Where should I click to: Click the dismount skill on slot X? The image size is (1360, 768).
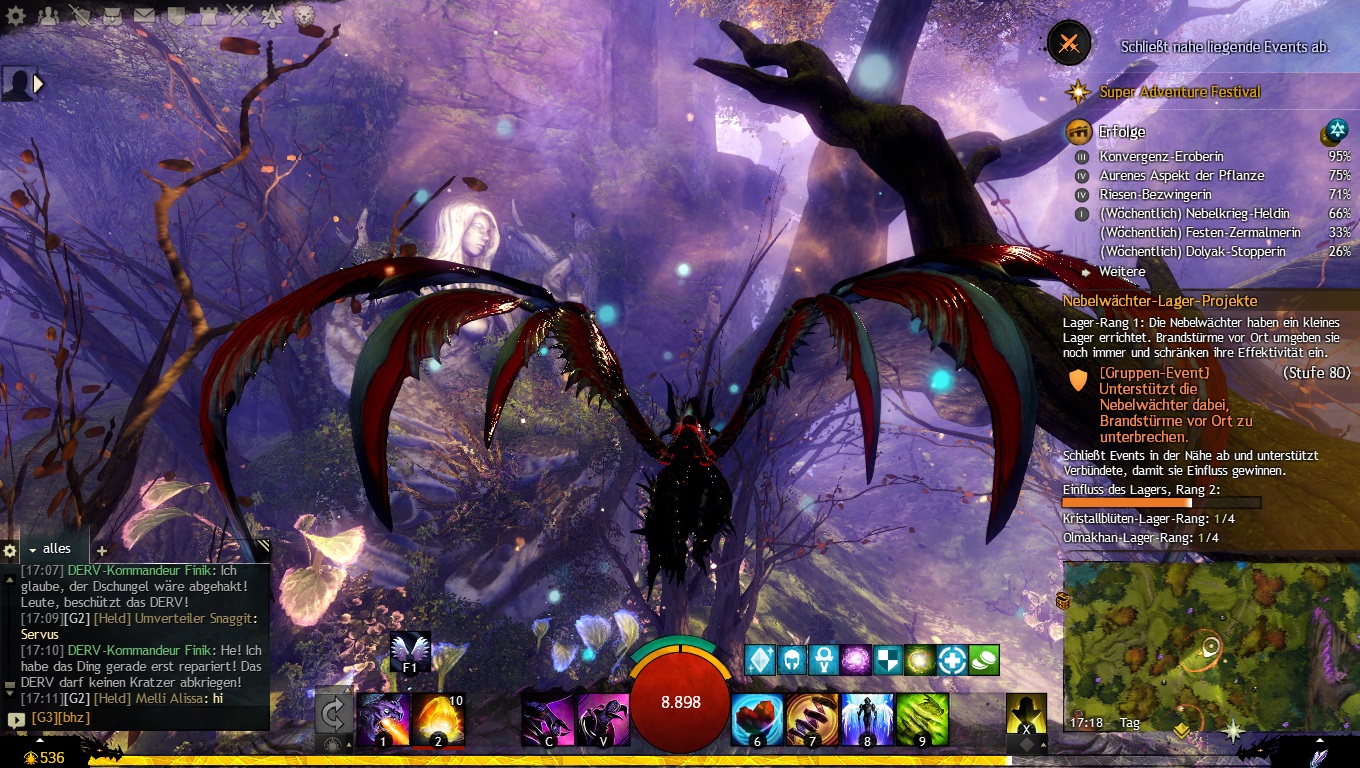1026,717
